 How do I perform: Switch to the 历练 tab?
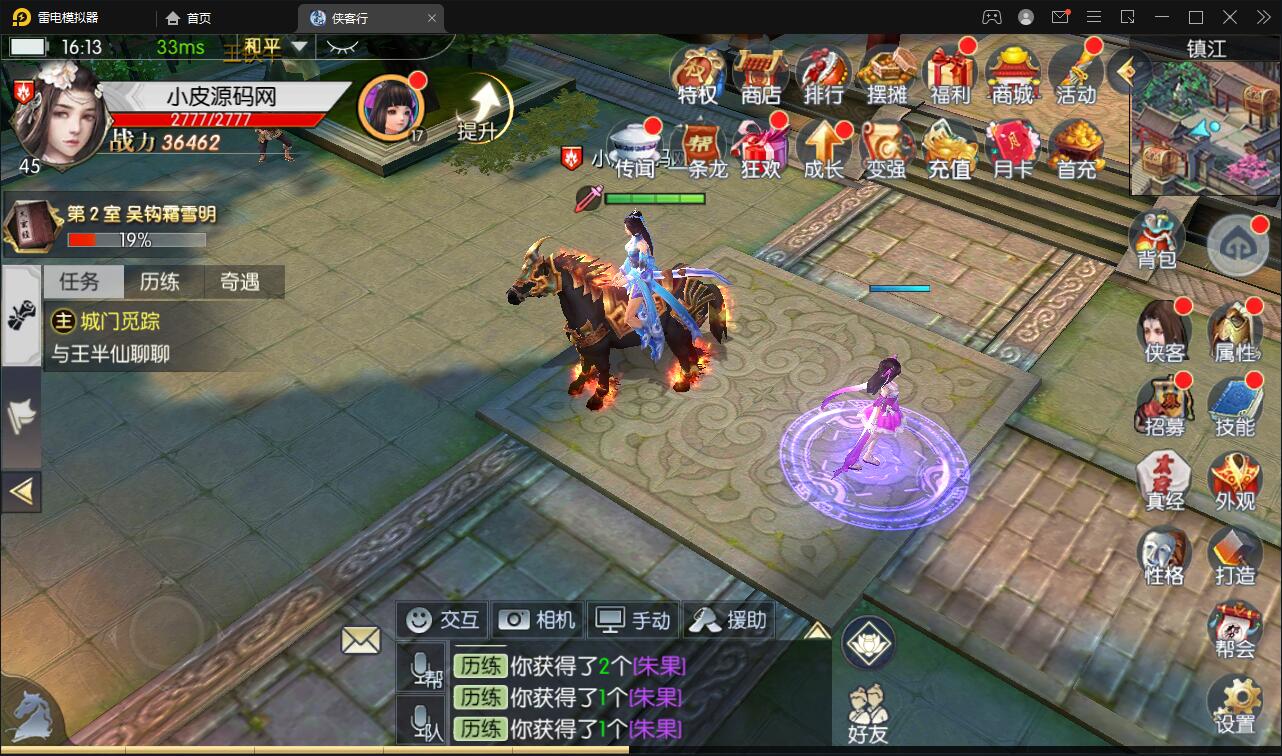coord(161,282)
